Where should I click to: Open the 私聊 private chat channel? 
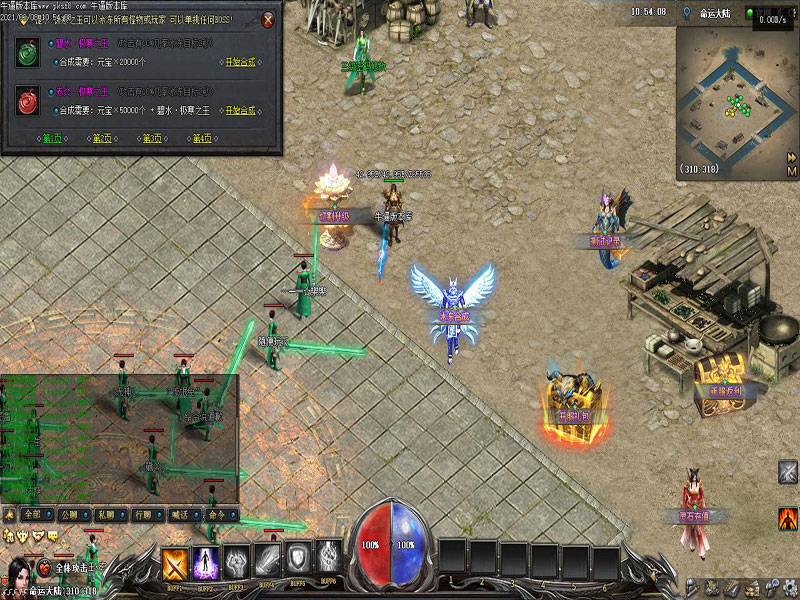click(x=106, y=514)
